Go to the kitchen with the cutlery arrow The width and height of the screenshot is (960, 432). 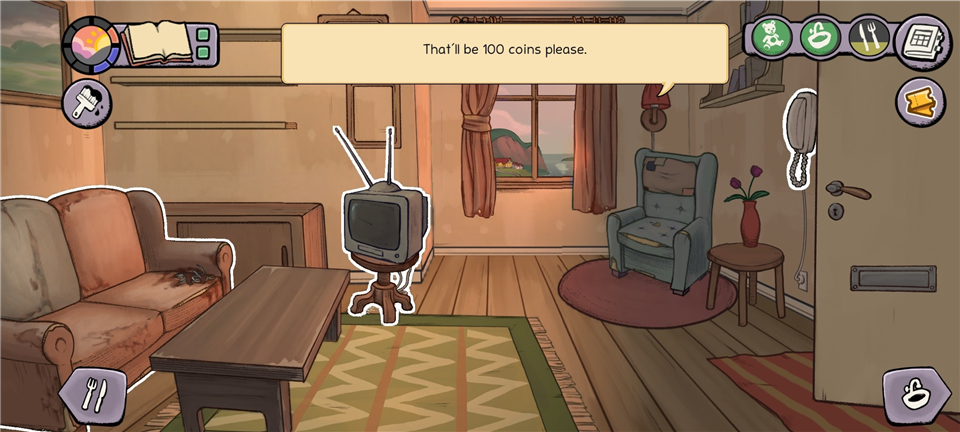(x=92, y=394)
